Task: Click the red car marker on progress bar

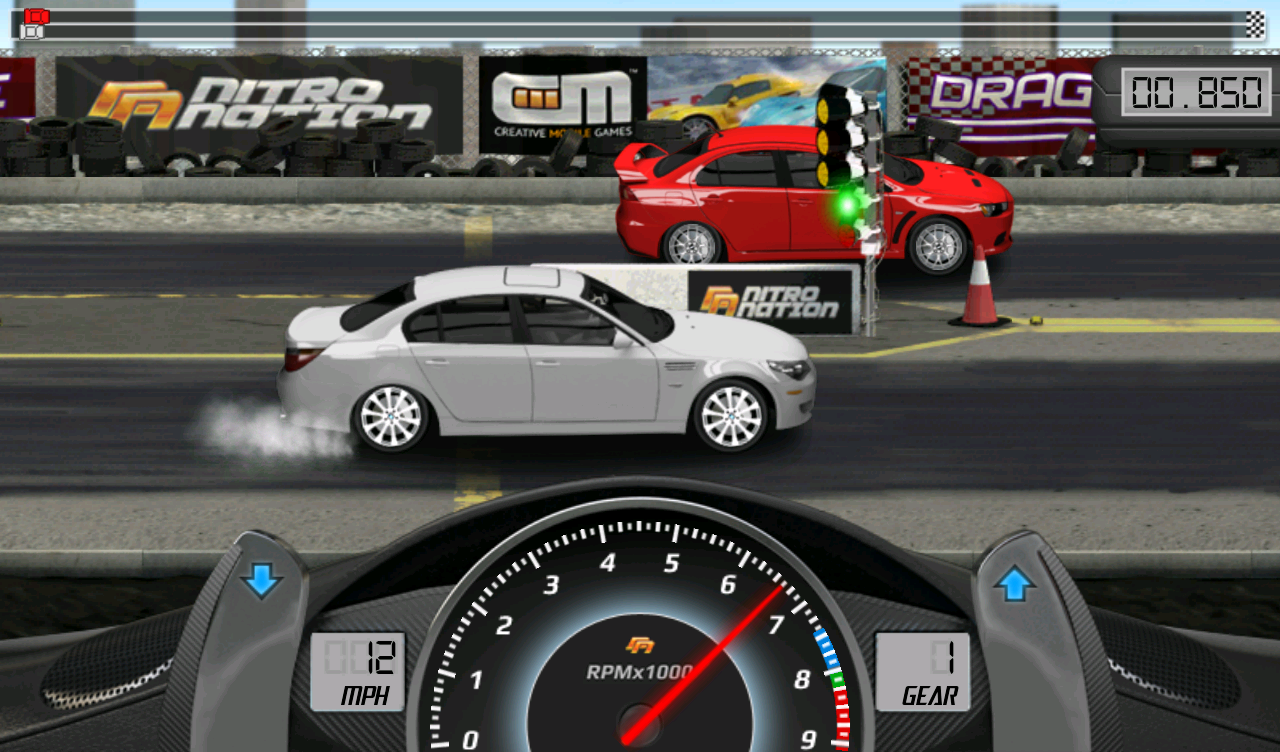Action: (36, 16)
